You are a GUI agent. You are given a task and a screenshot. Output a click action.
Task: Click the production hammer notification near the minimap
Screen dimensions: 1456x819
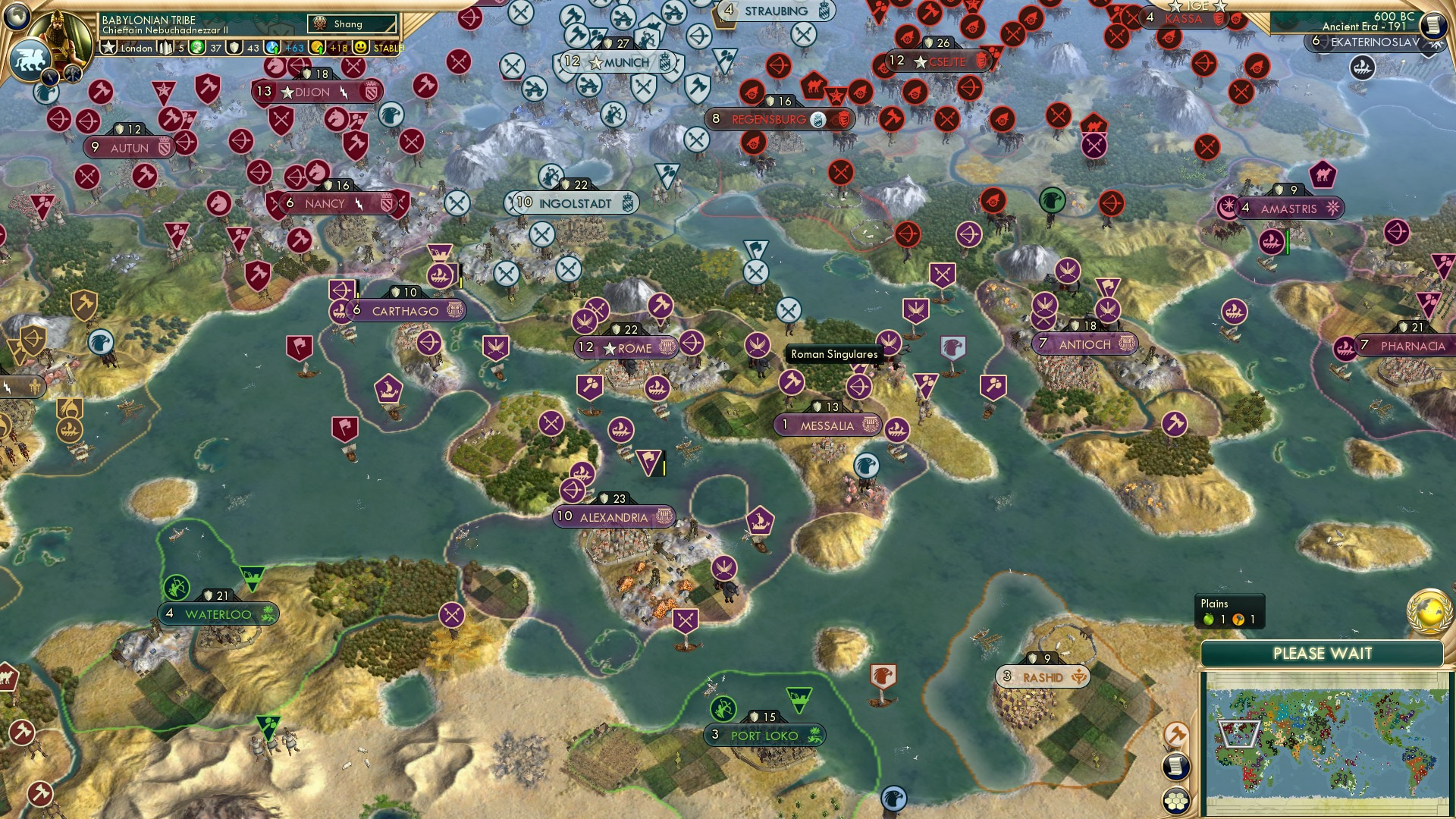(x=1177, y=733)
